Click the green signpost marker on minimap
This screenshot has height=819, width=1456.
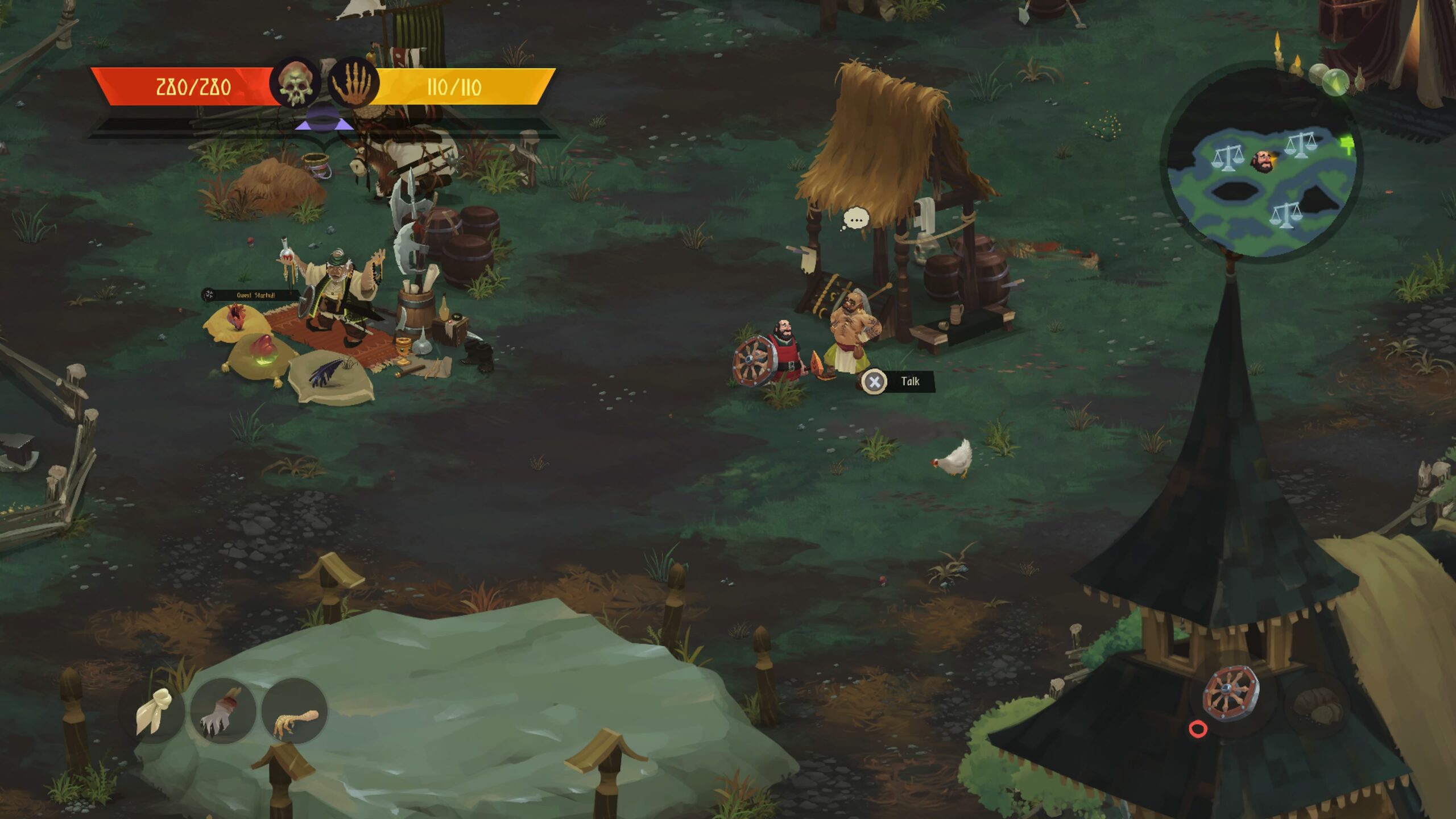(1348, 143)
